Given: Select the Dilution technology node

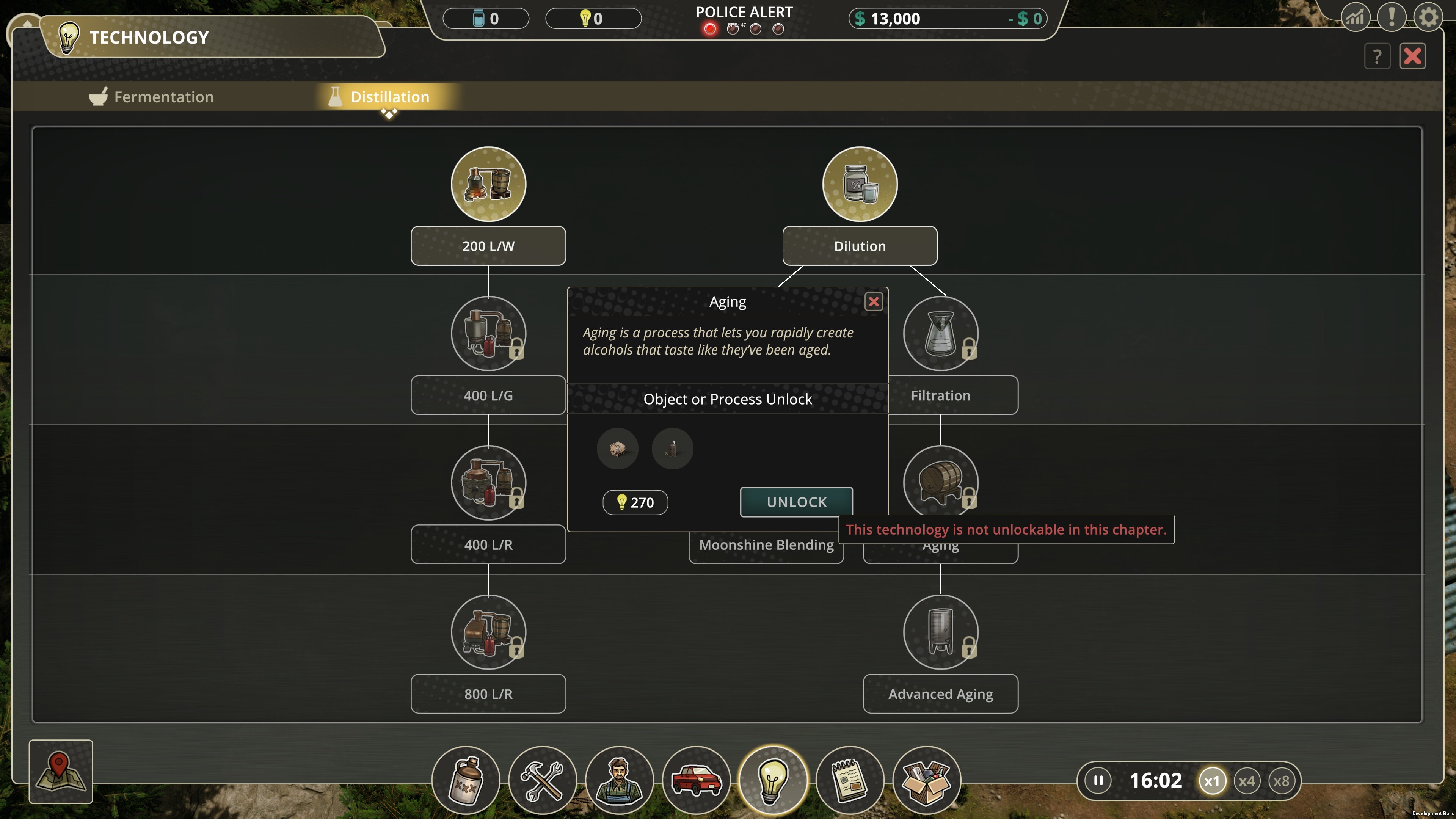Looking at the screenshot, I should point(860,184).
